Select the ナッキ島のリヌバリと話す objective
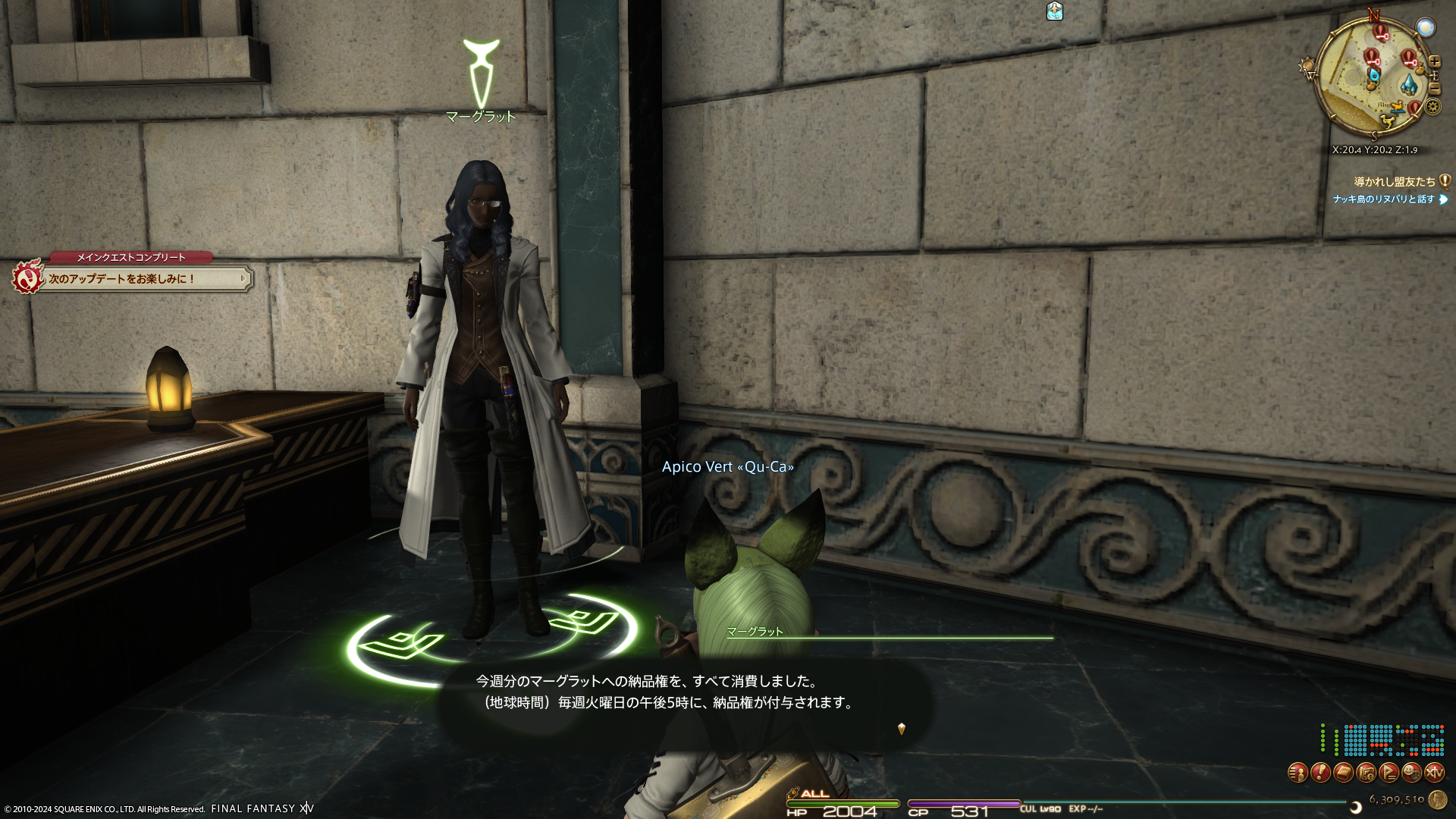 1384,199
